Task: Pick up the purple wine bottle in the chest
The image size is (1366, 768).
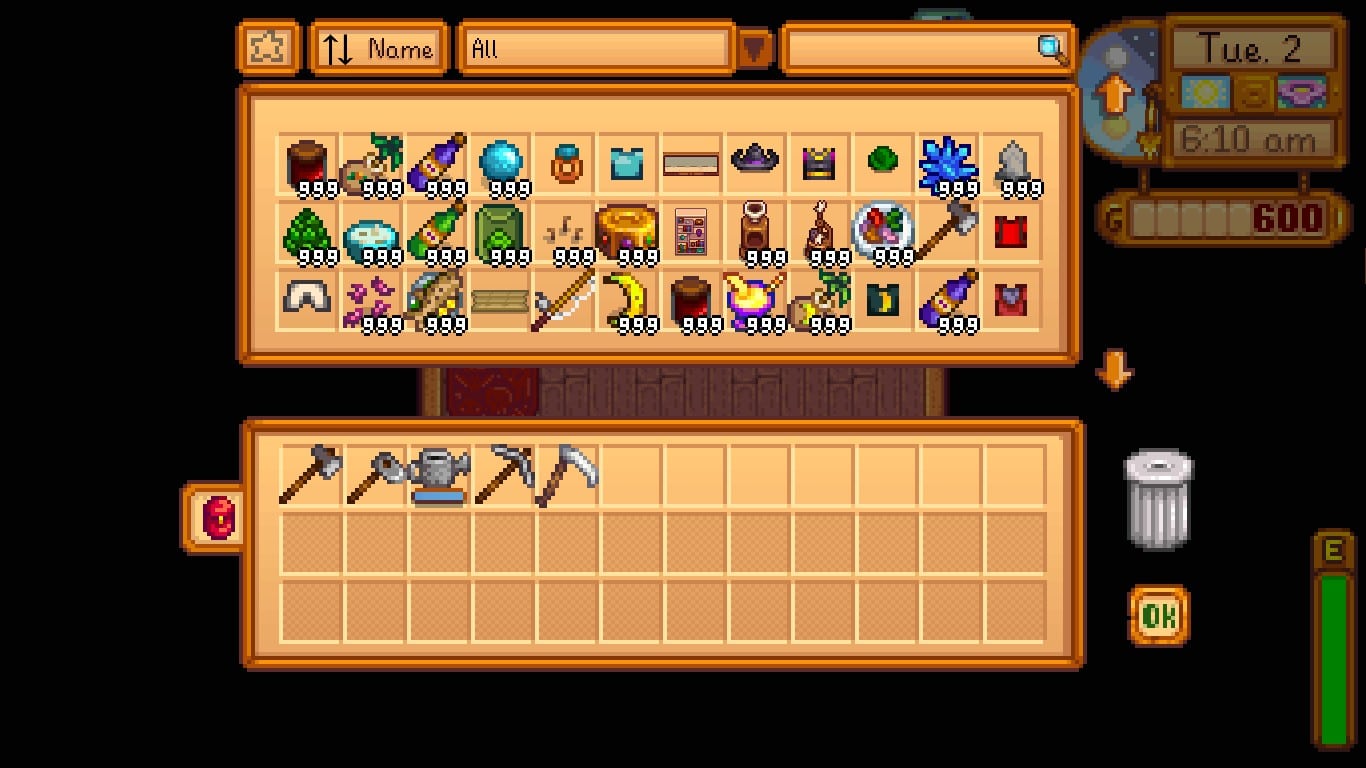Action: 435,163
